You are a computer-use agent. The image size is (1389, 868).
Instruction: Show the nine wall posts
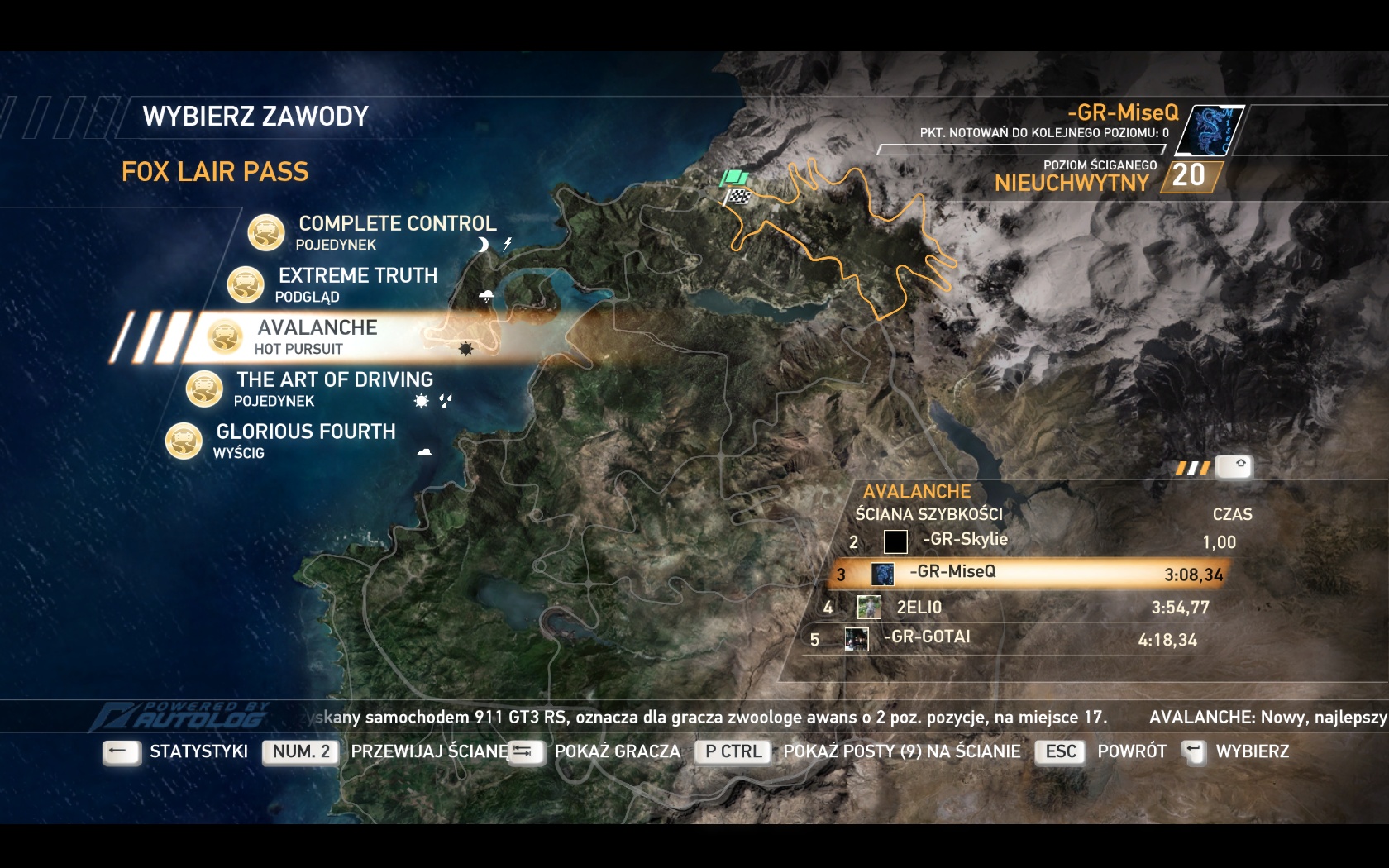pyautogui.click(x=901, y=751)
